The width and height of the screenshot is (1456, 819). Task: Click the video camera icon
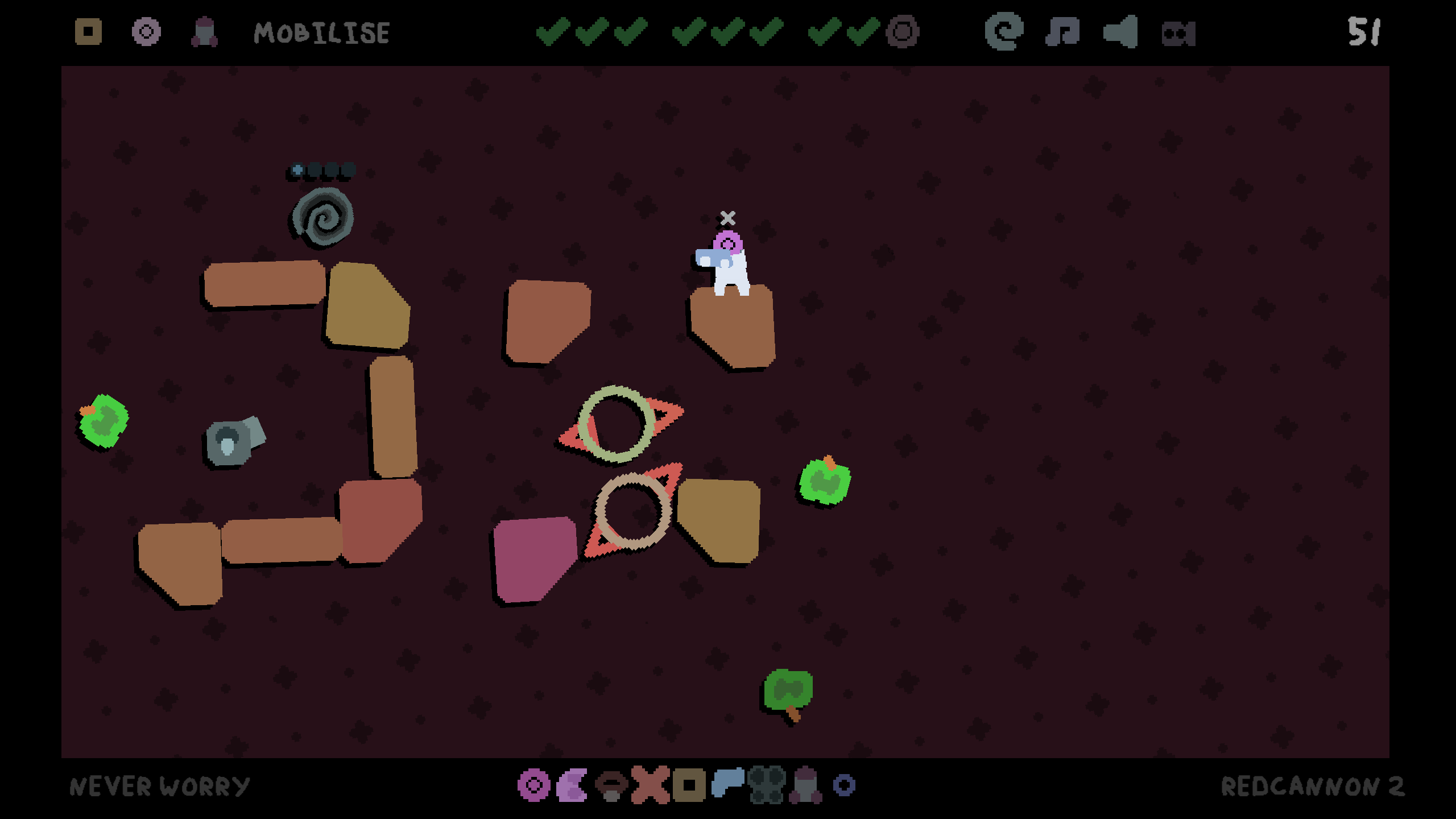[x=1178, y=34]
